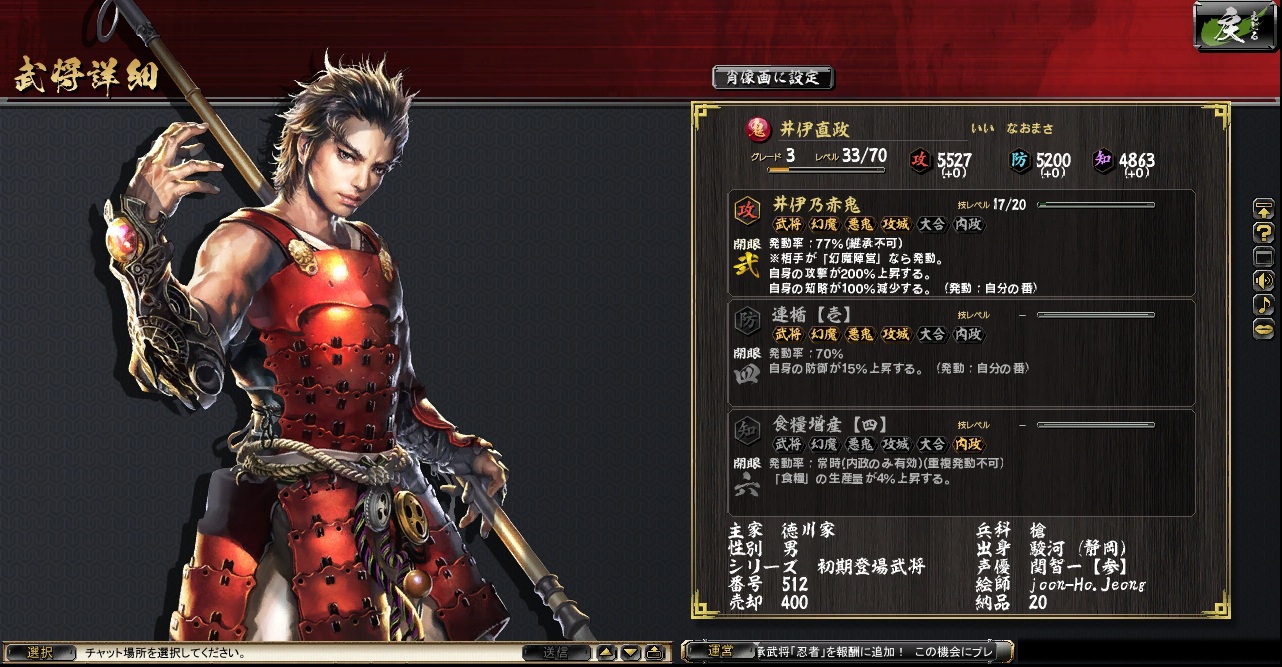
Task: Open the 選択 chat channel selector
Action: pyautogui.click(x=40, y=653)
